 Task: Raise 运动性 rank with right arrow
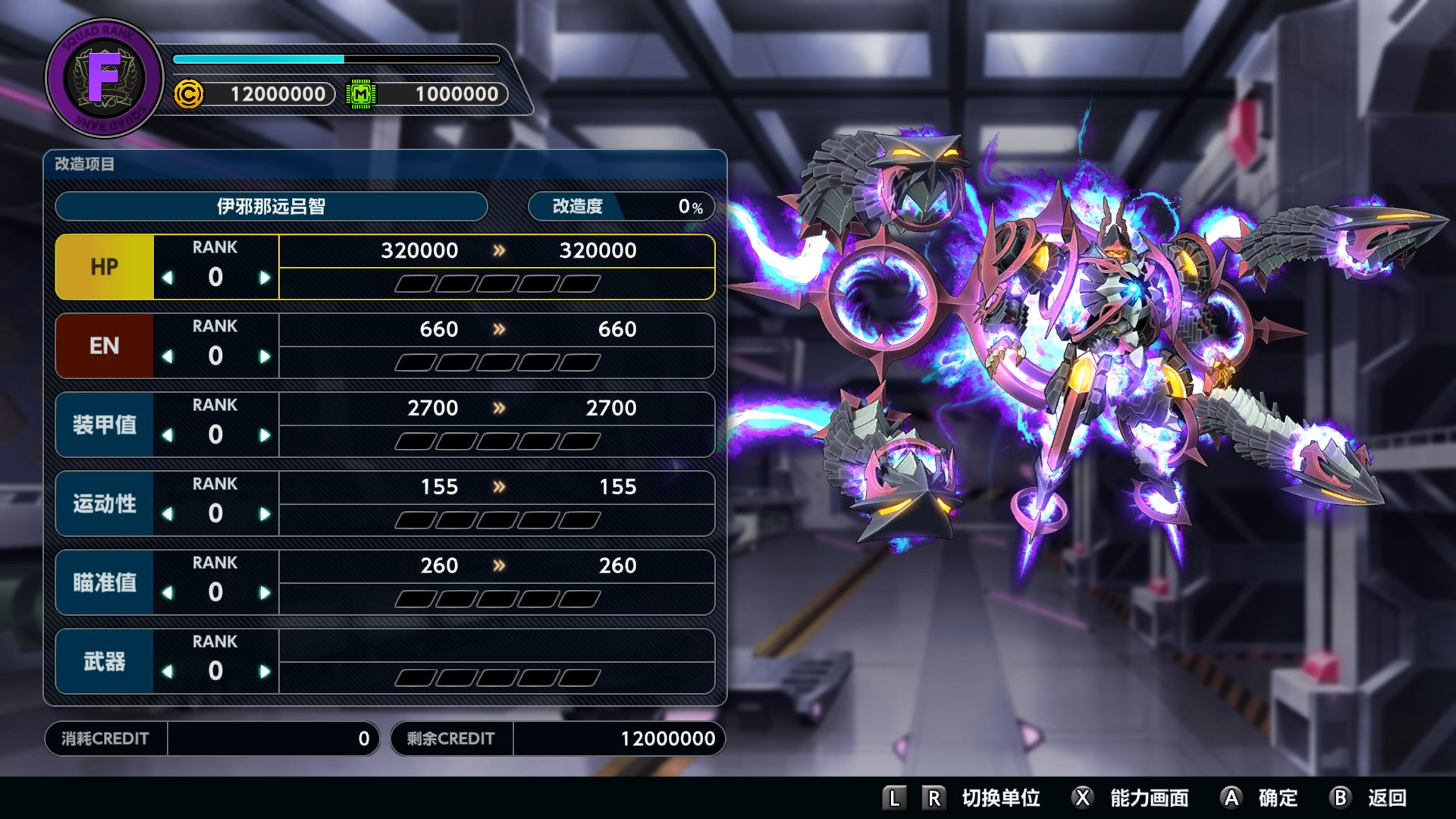tap(265, 514)
